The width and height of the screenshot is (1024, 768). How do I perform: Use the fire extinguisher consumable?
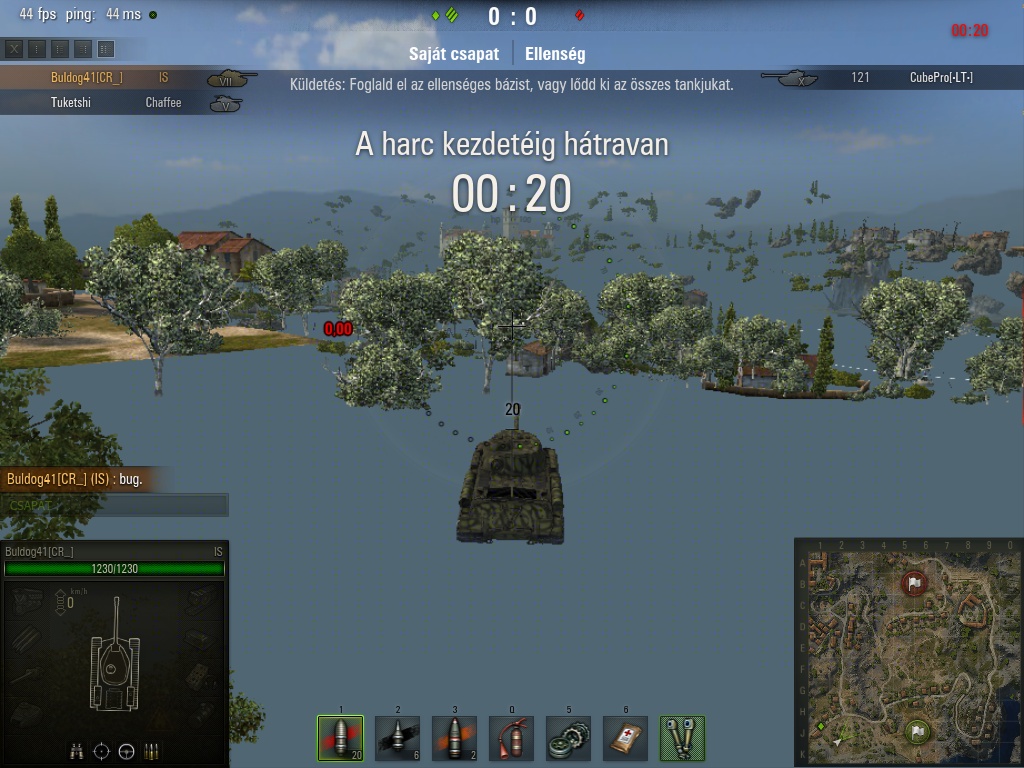(x=511, y=738)
